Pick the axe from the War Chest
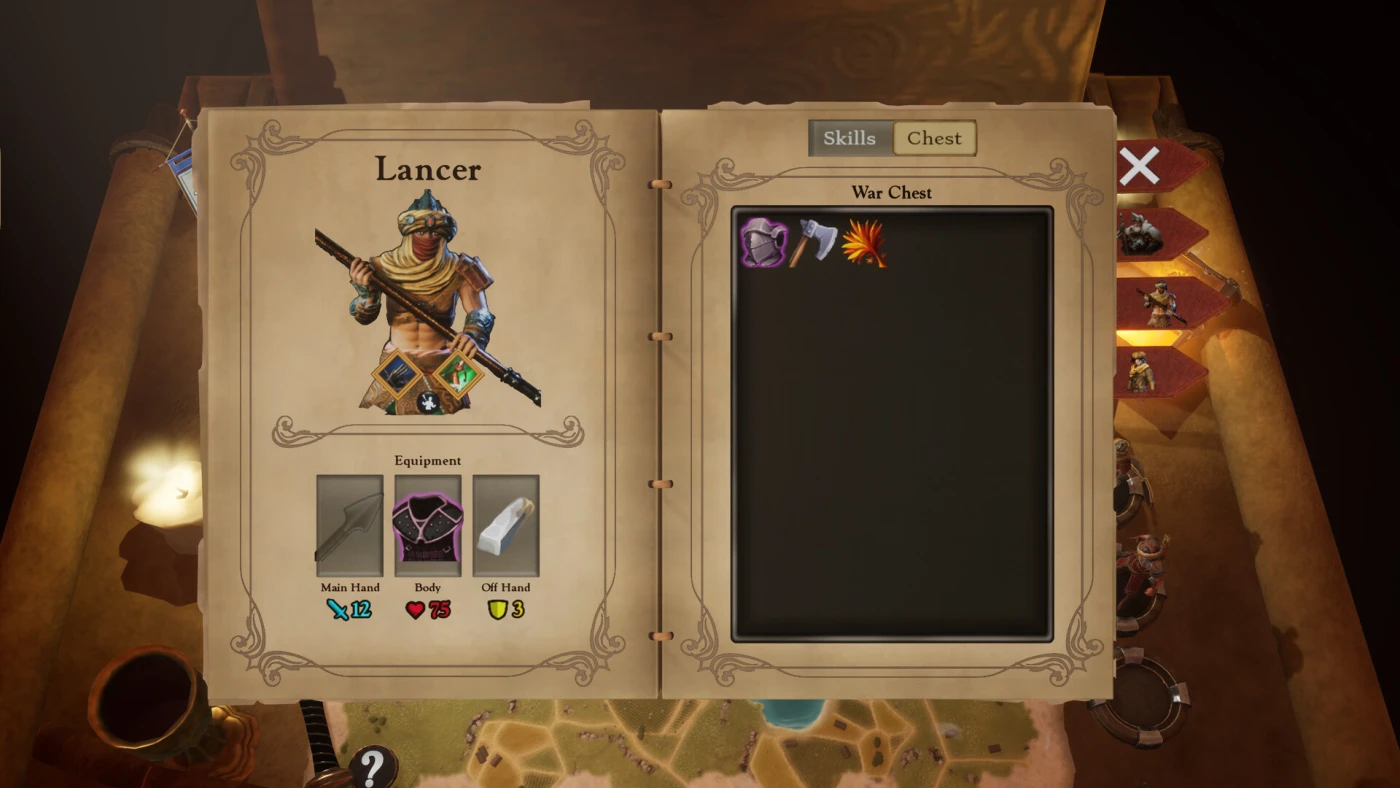Image resolution: width=1400 pixels, height=788 pixels. 813,243
